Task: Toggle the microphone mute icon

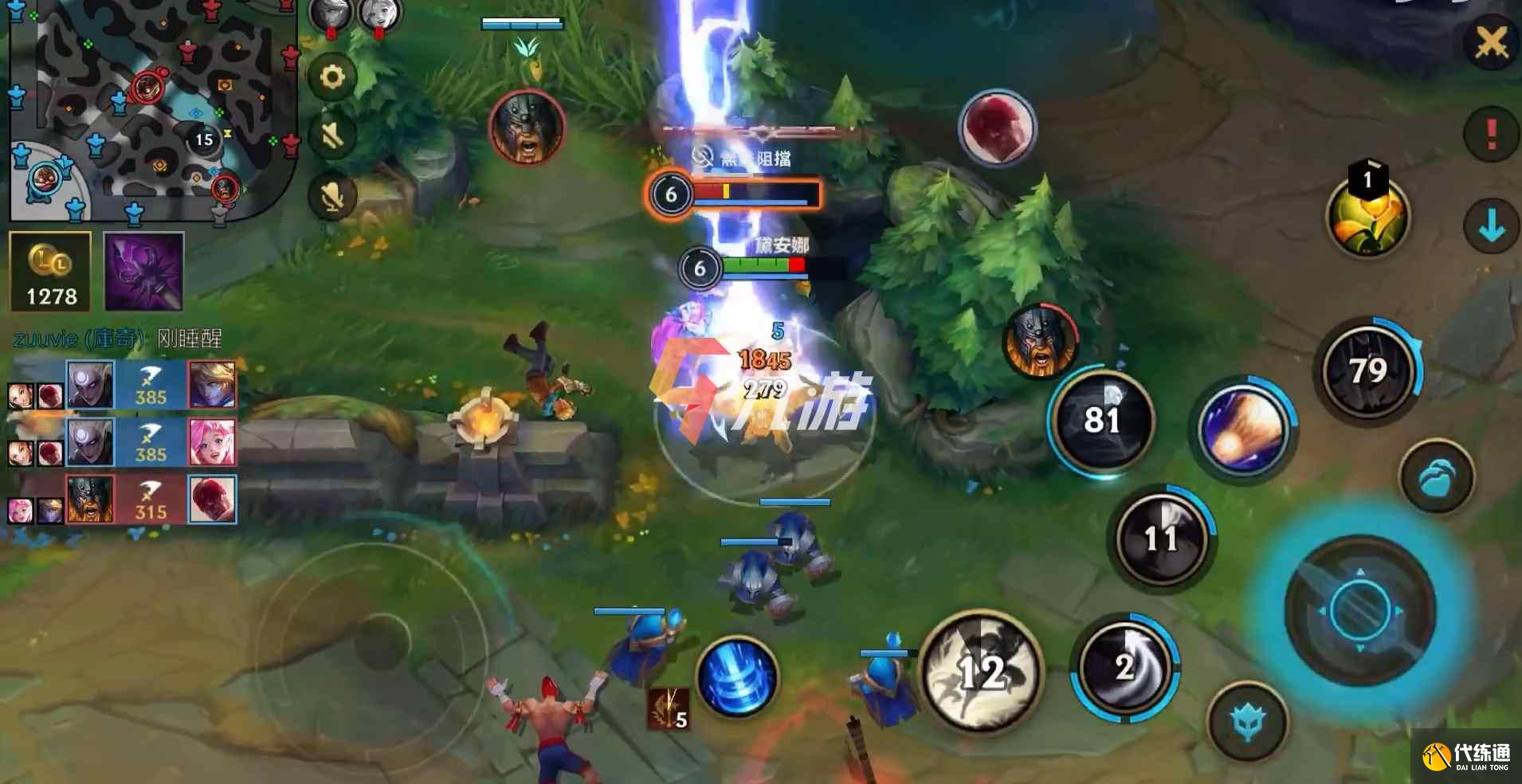Action: (x=332, y=195)
